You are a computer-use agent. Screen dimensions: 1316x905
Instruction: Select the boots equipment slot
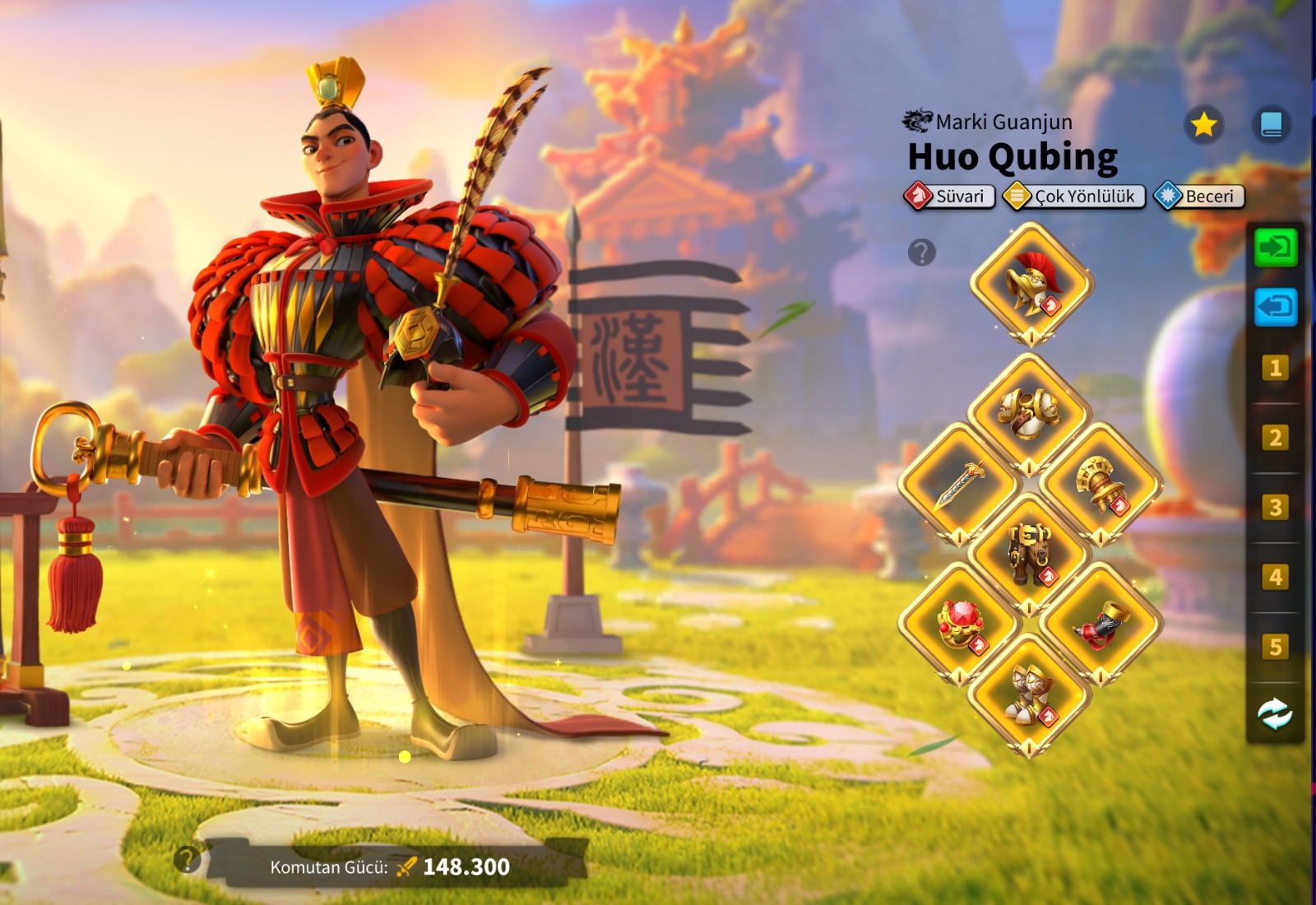(x=1029, y=694)
